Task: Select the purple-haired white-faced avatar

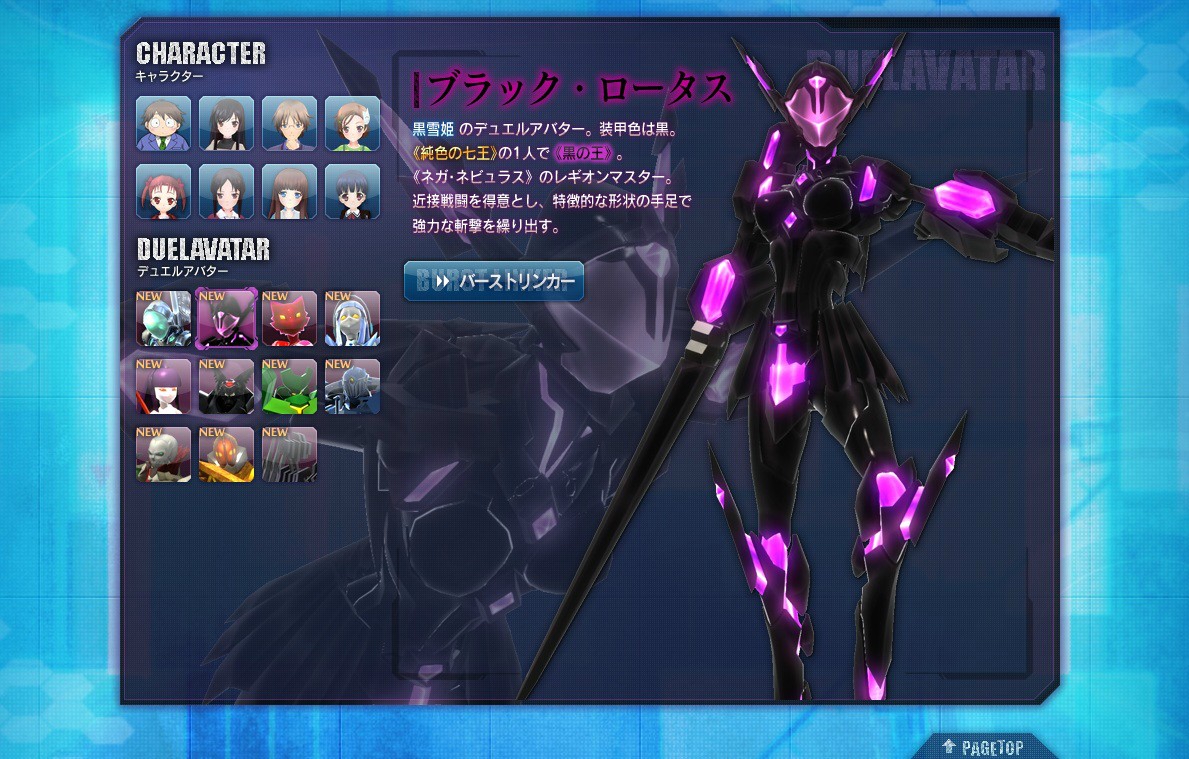Action: (163, 386)
